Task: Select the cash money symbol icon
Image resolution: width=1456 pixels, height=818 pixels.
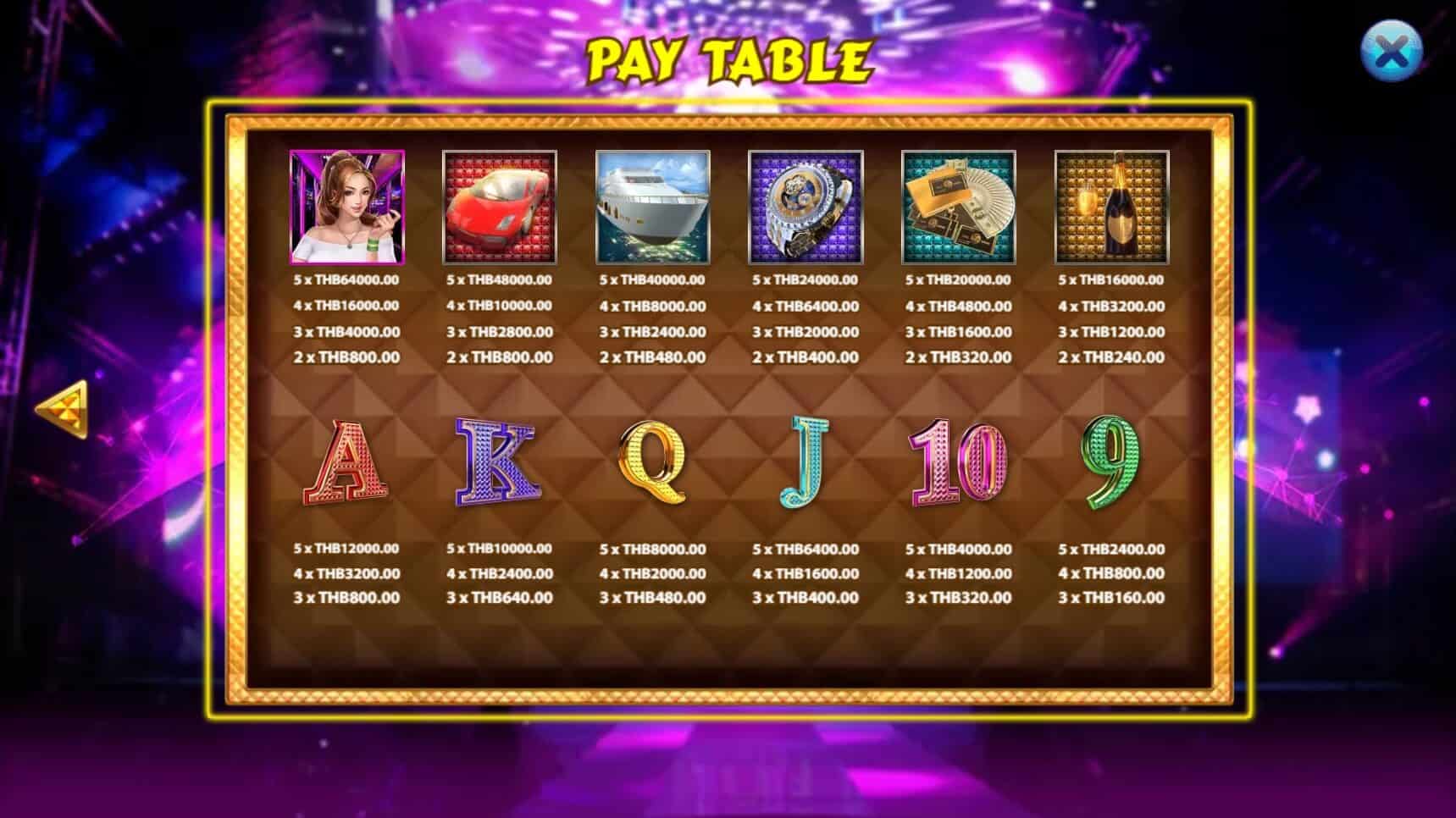Action: tap(956, 206)
